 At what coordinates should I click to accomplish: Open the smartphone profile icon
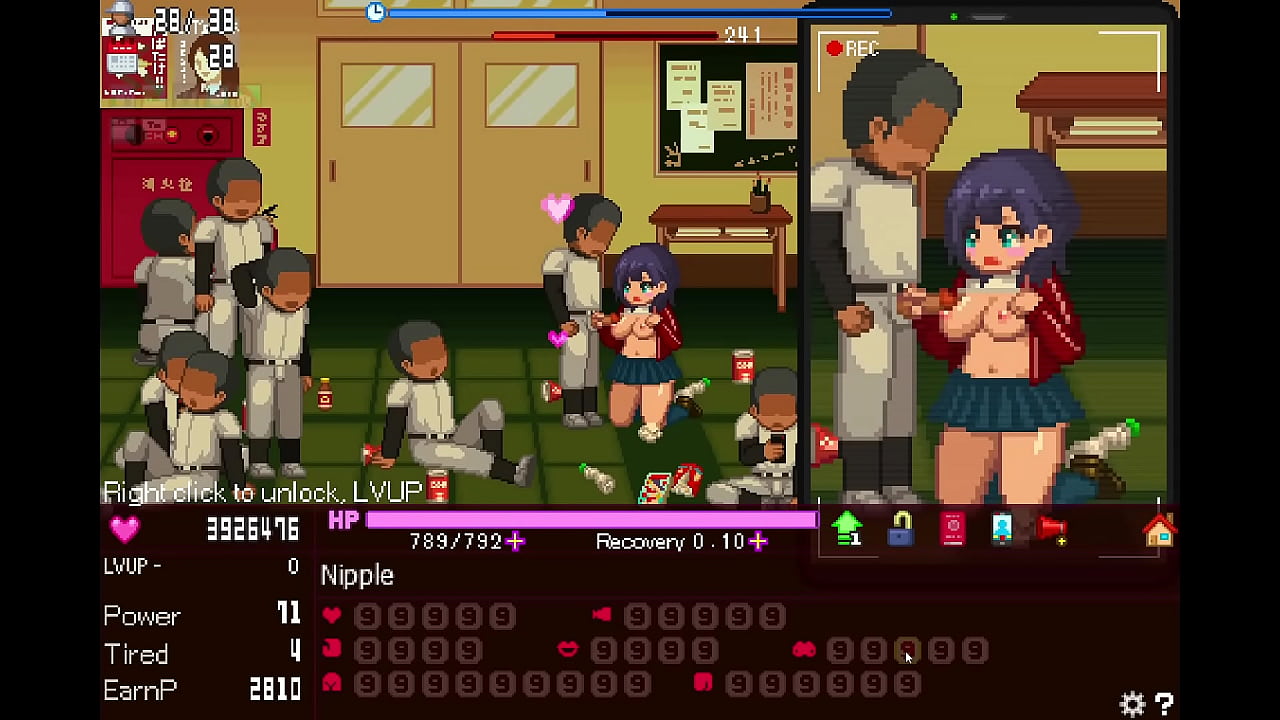click(x=1002, y=528)
